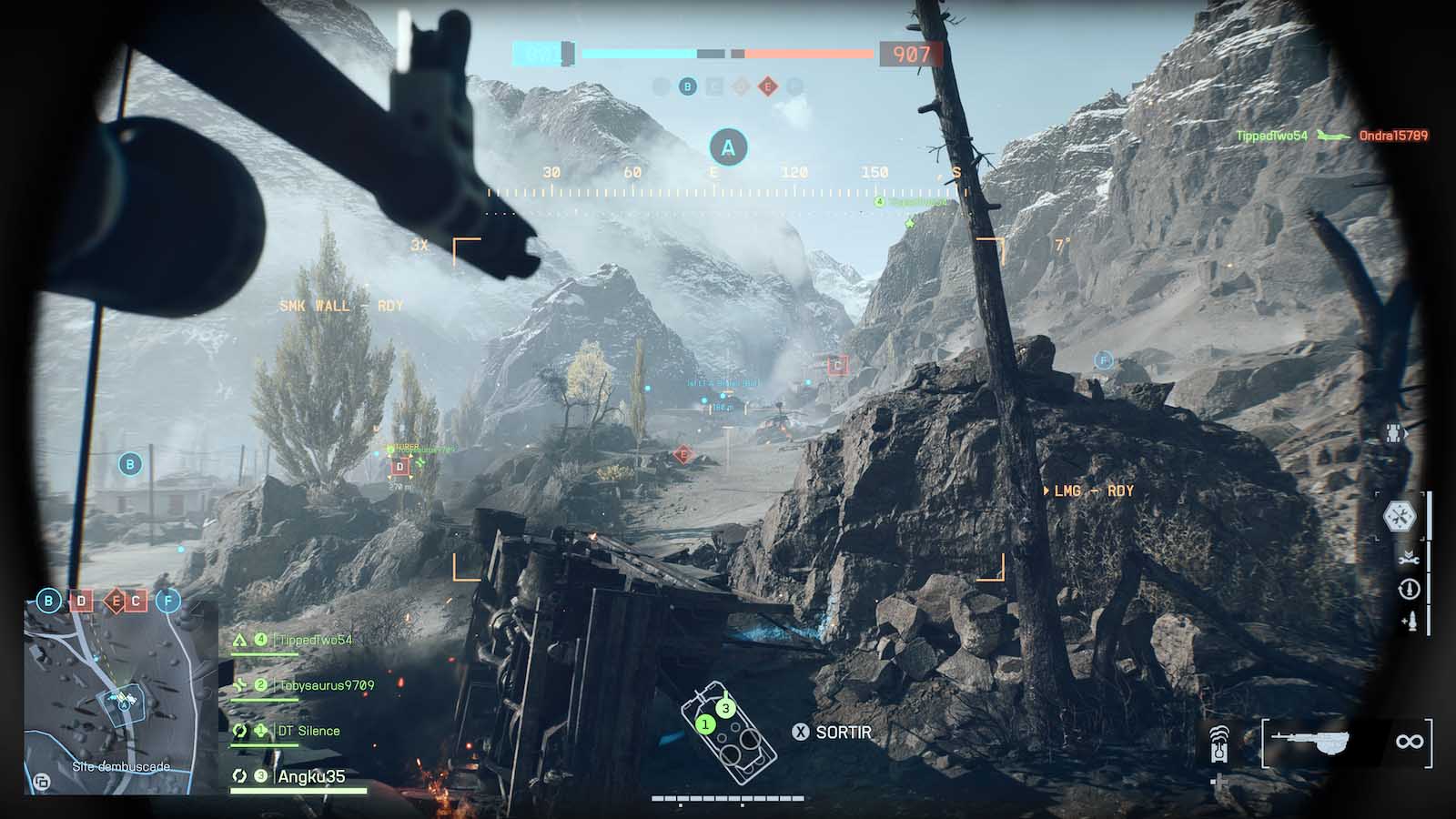This screenshot has height=819, width=1456.
Task: Click the vehicle seat layout diagram
Action: (729, 732)
